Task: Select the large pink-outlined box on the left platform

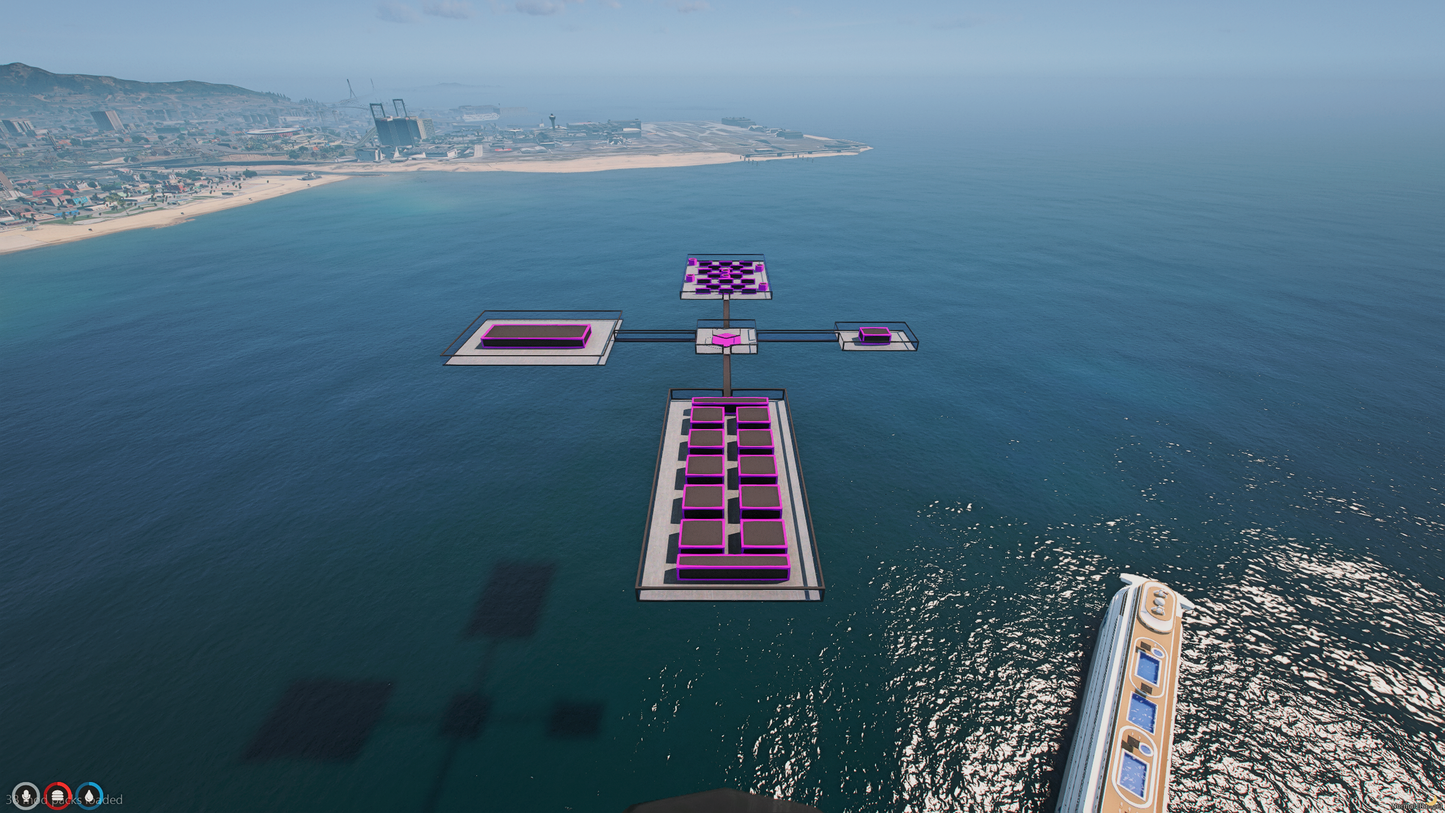Action: [x=536, y=335]
